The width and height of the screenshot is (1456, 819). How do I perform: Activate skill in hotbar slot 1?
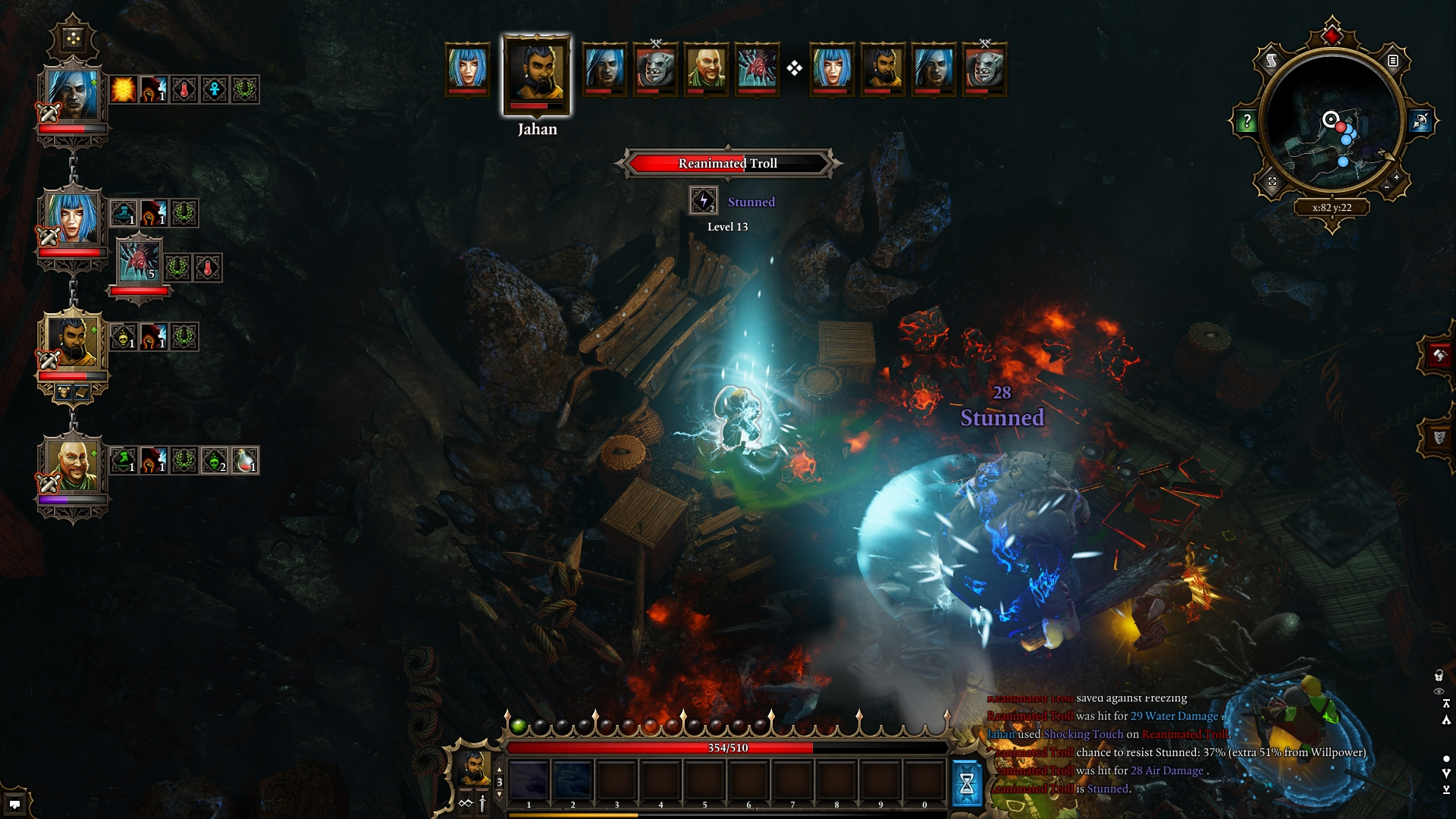tap(529, 781)
